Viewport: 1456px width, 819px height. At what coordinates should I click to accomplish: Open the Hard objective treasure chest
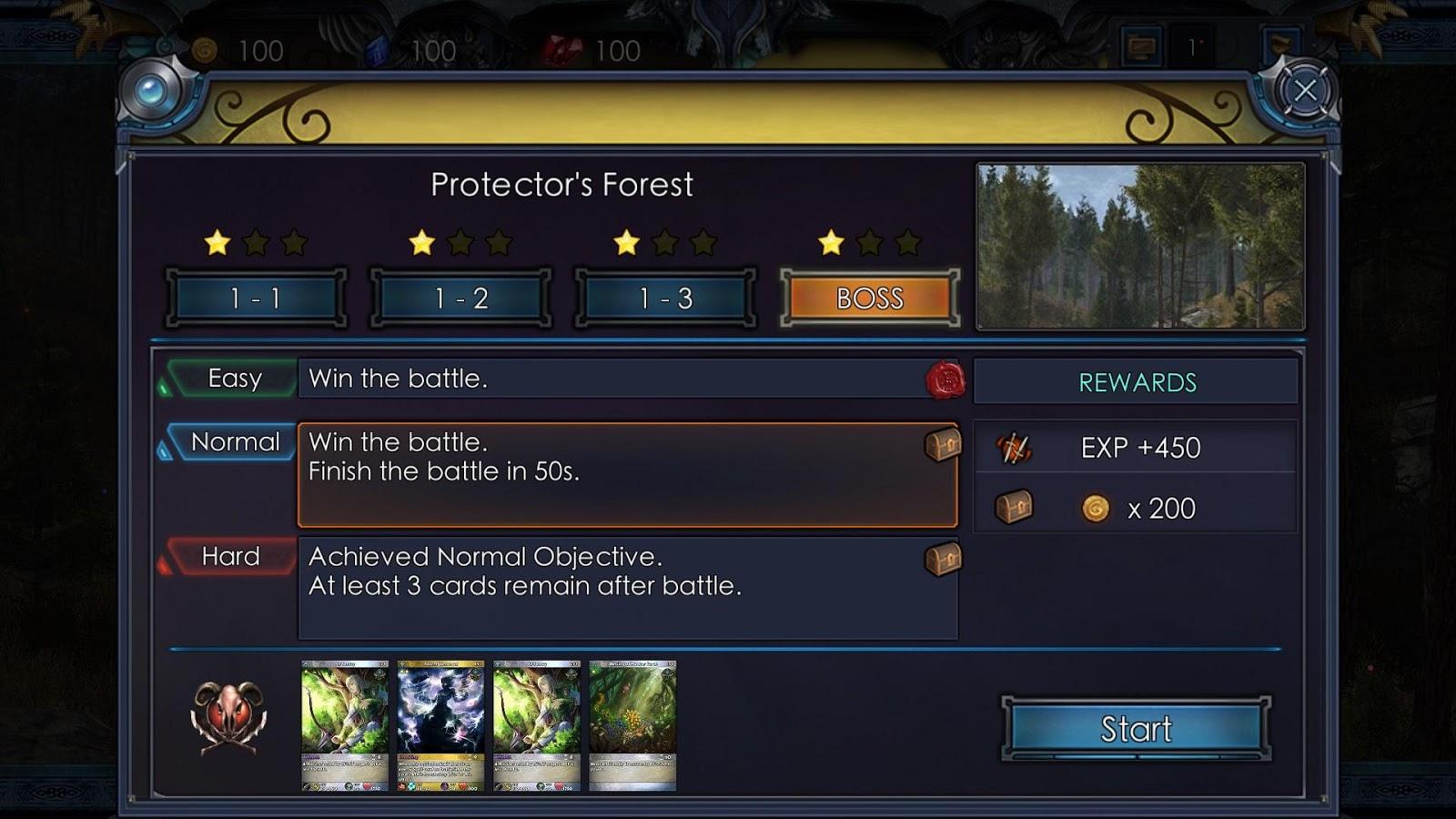943,559
